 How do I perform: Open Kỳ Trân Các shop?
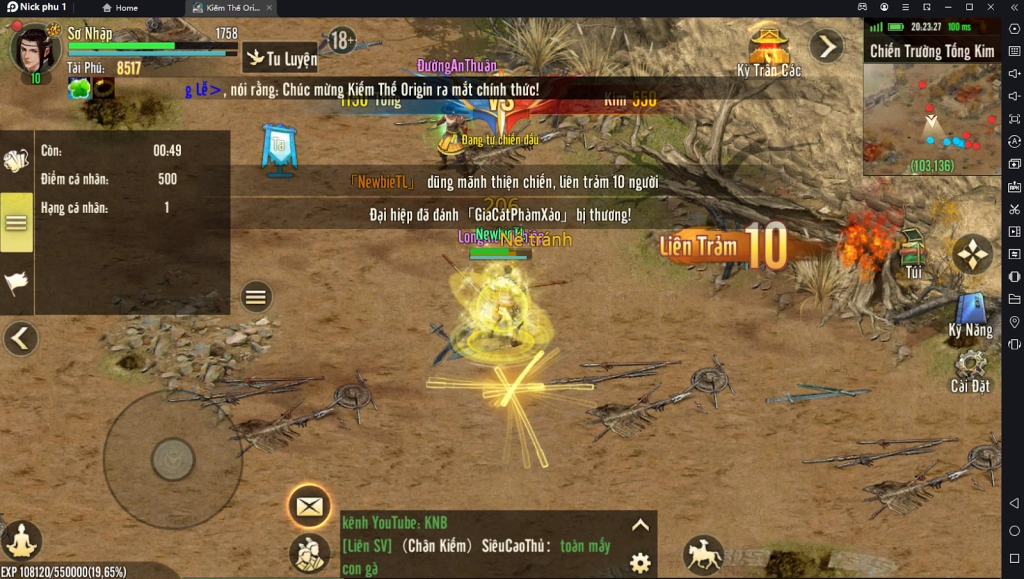[769, 50]
